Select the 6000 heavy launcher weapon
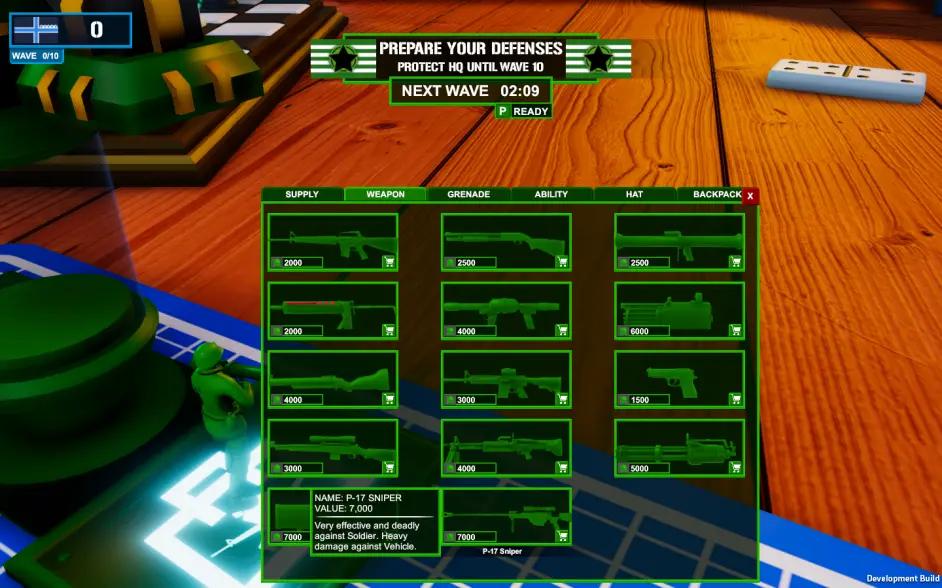942x588 pixels. tap(678, 306)
